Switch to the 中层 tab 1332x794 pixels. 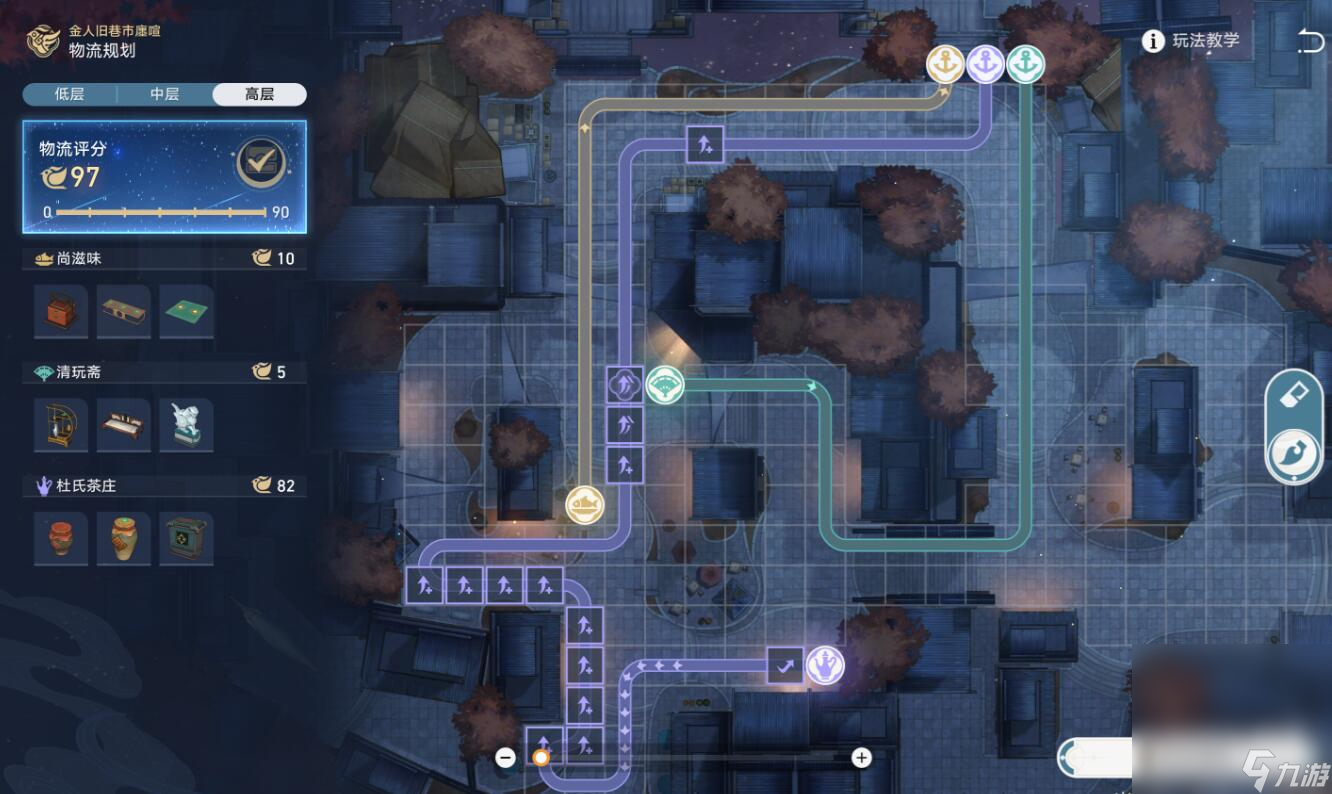click(164, 94)
